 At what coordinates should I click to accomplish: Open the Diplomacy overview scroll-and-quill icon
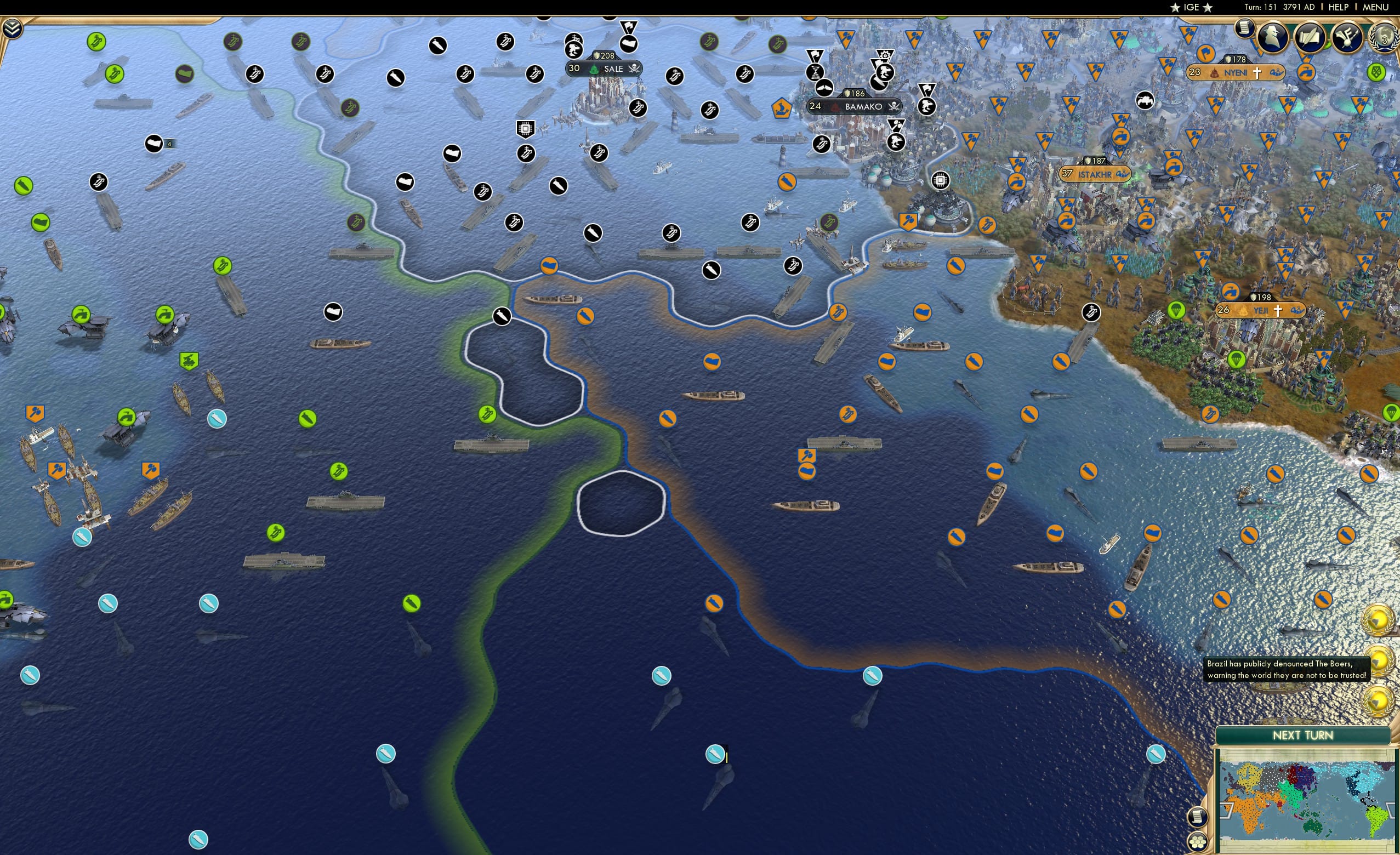(x=1311, y=37)
